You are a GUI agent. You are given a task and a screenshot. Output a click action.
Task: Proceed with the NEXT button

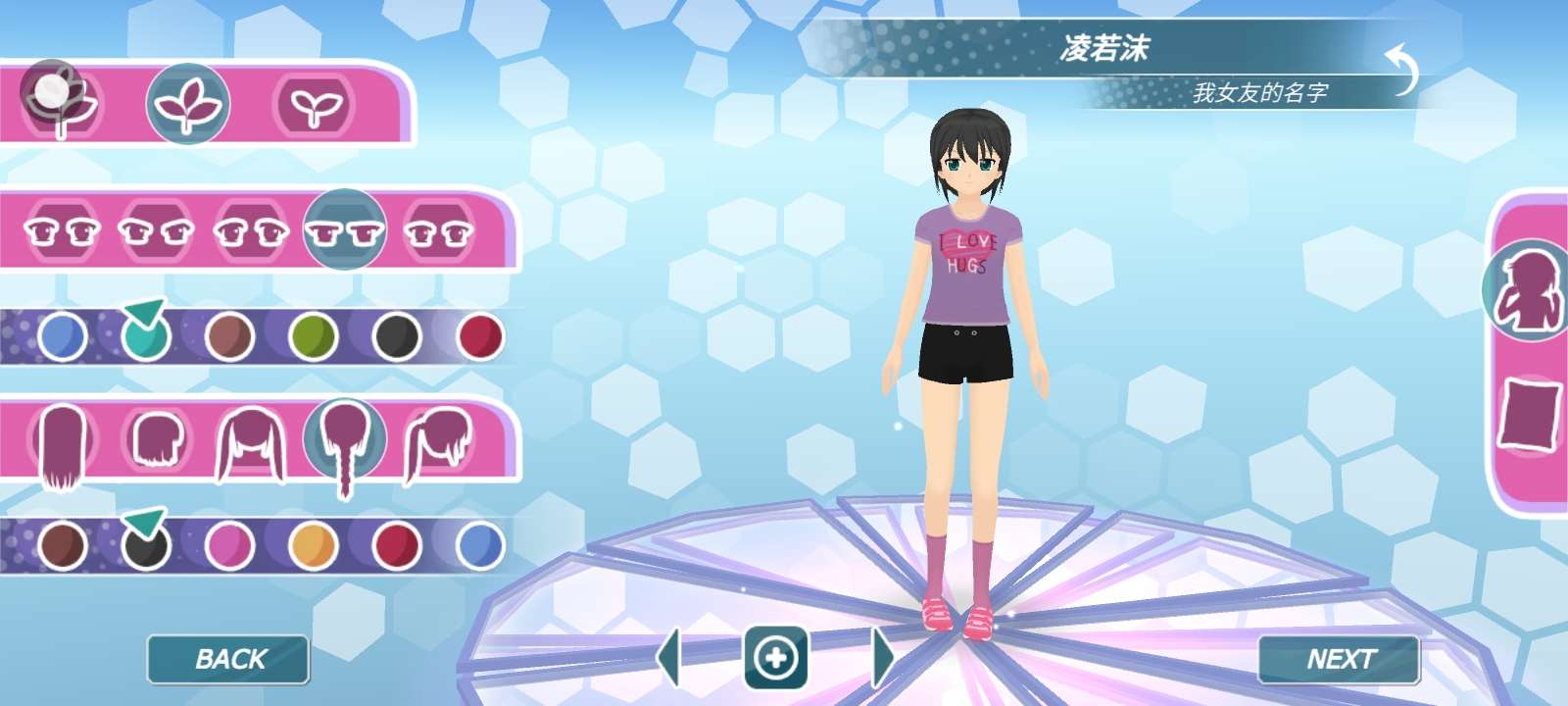click(1339, 659)
